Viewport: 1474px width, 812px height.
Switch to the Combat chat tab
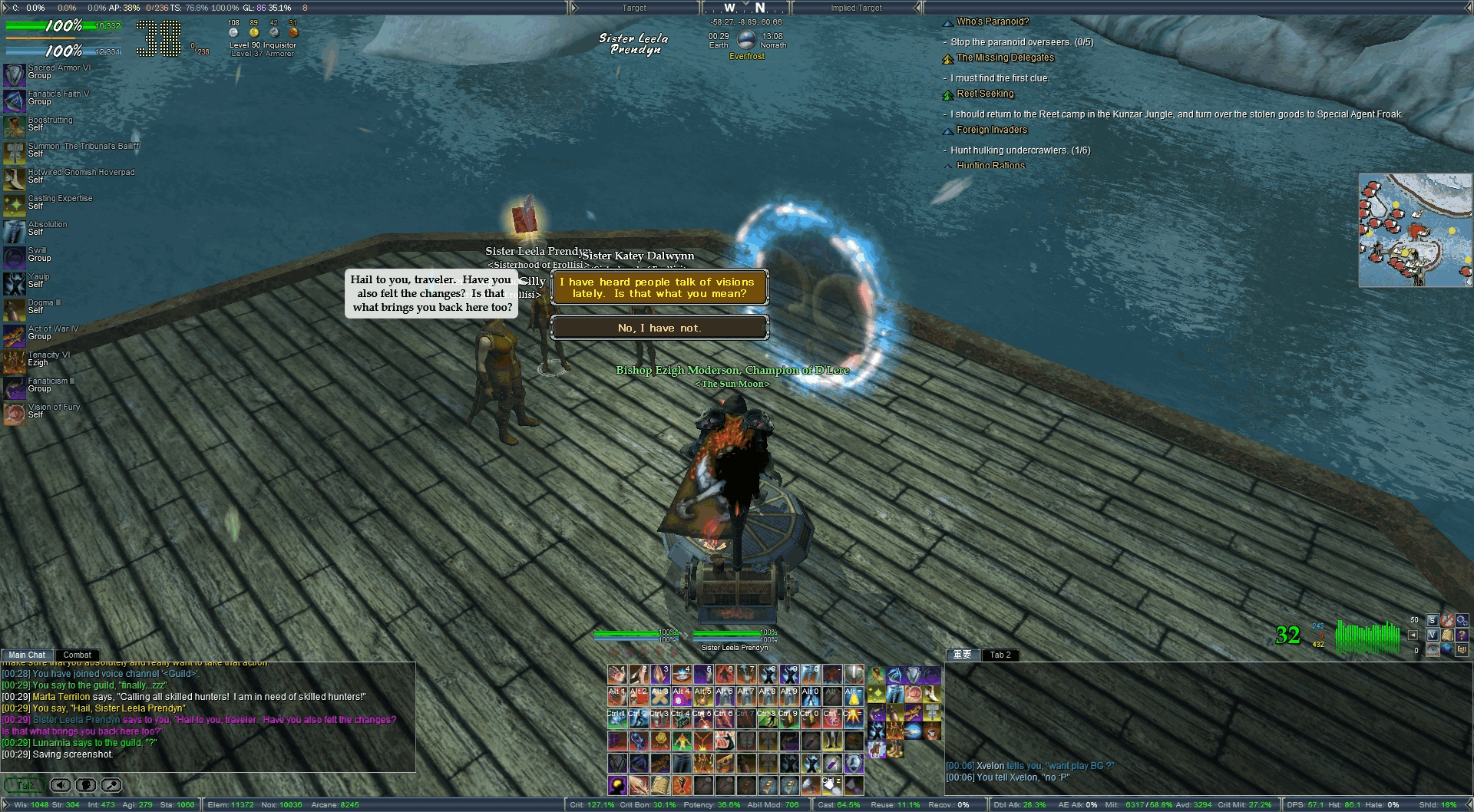(x=77, y=655)
